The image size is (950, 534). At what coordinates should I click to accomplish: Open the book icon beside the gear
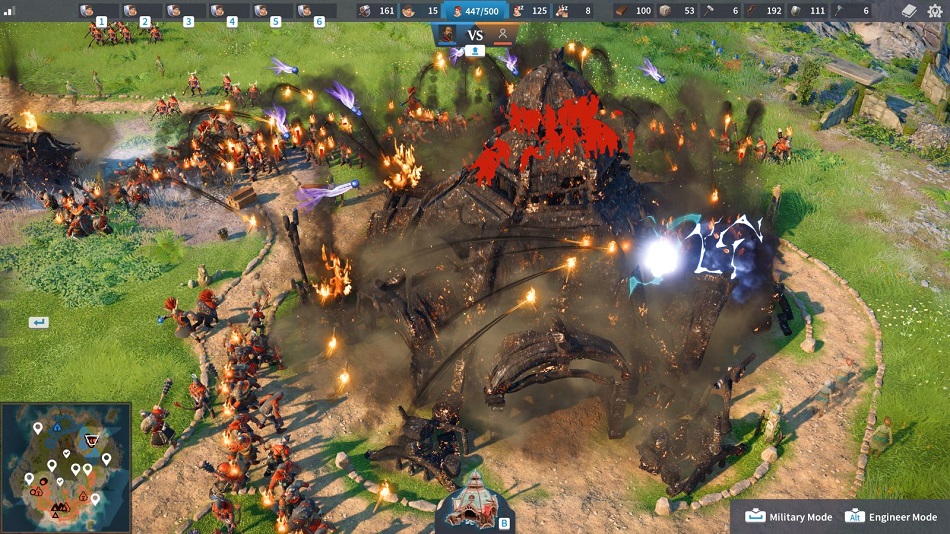point(909,11)
